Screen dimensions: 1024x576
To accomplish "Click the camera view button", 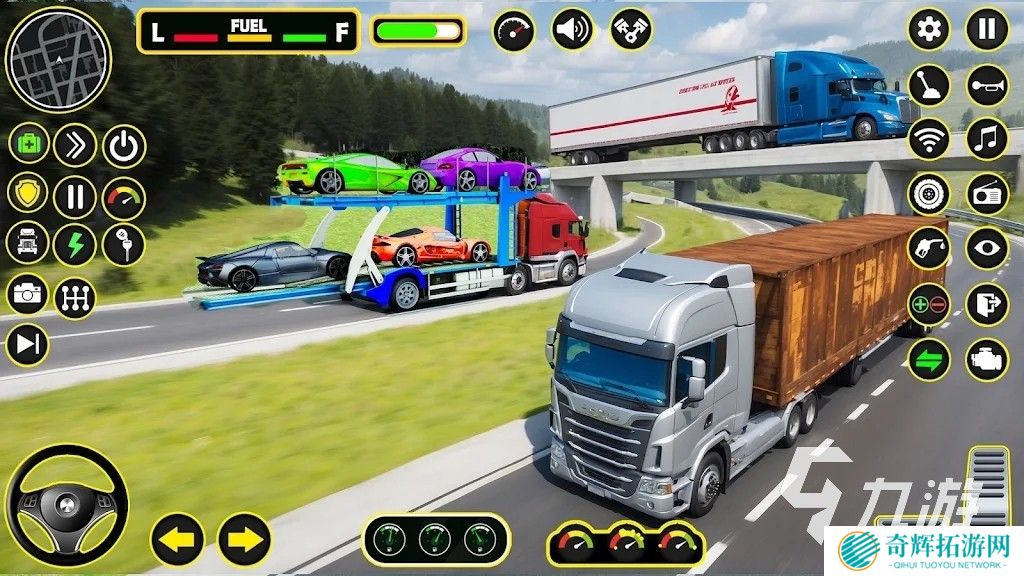I will 27,294.
